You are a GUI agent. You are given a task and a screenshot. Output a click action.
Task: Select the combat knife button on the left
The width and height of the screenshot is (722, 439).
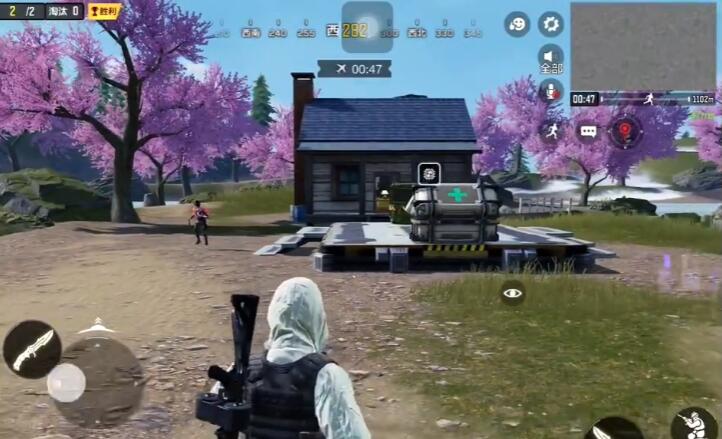coord(31,349)
